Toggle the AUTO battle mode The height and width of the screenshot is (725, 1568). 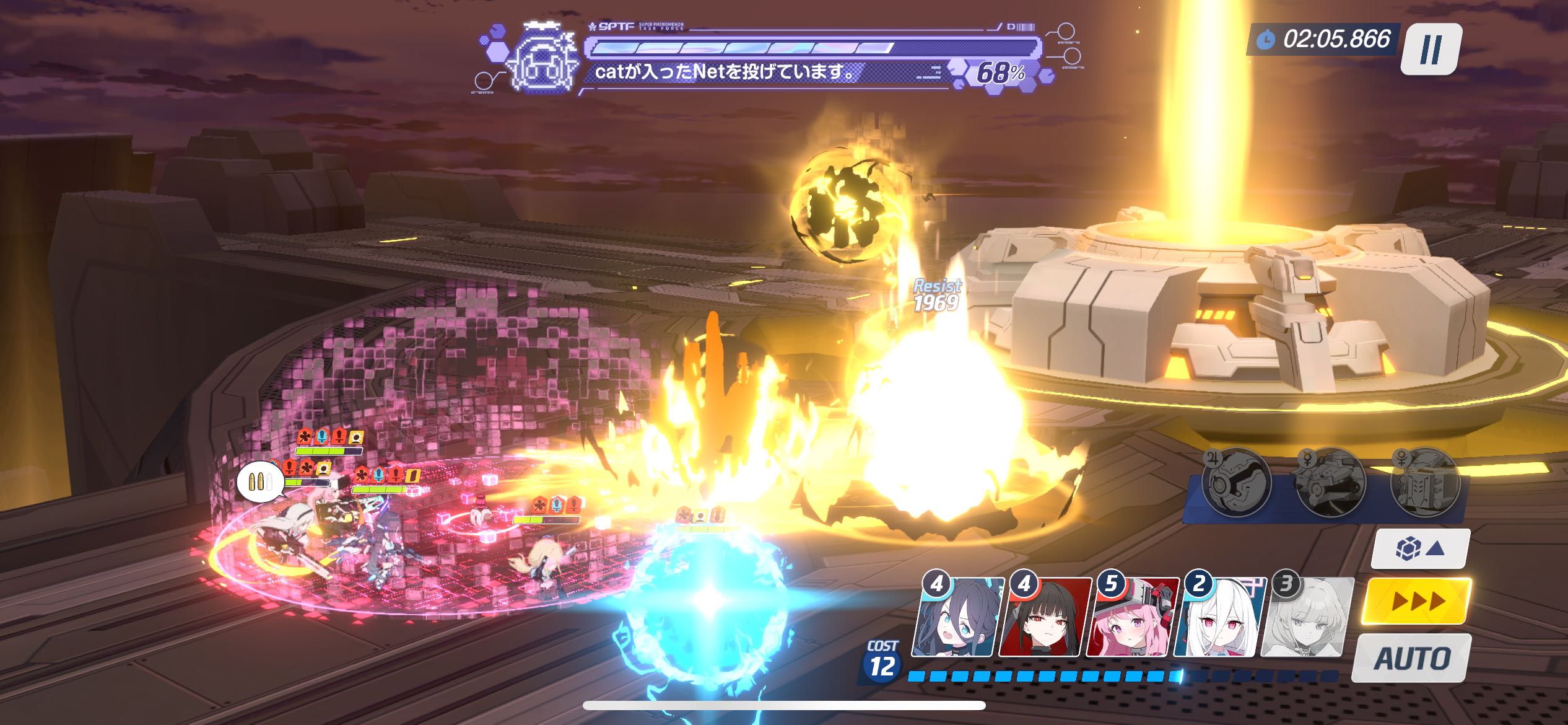tap(1412, 658)
